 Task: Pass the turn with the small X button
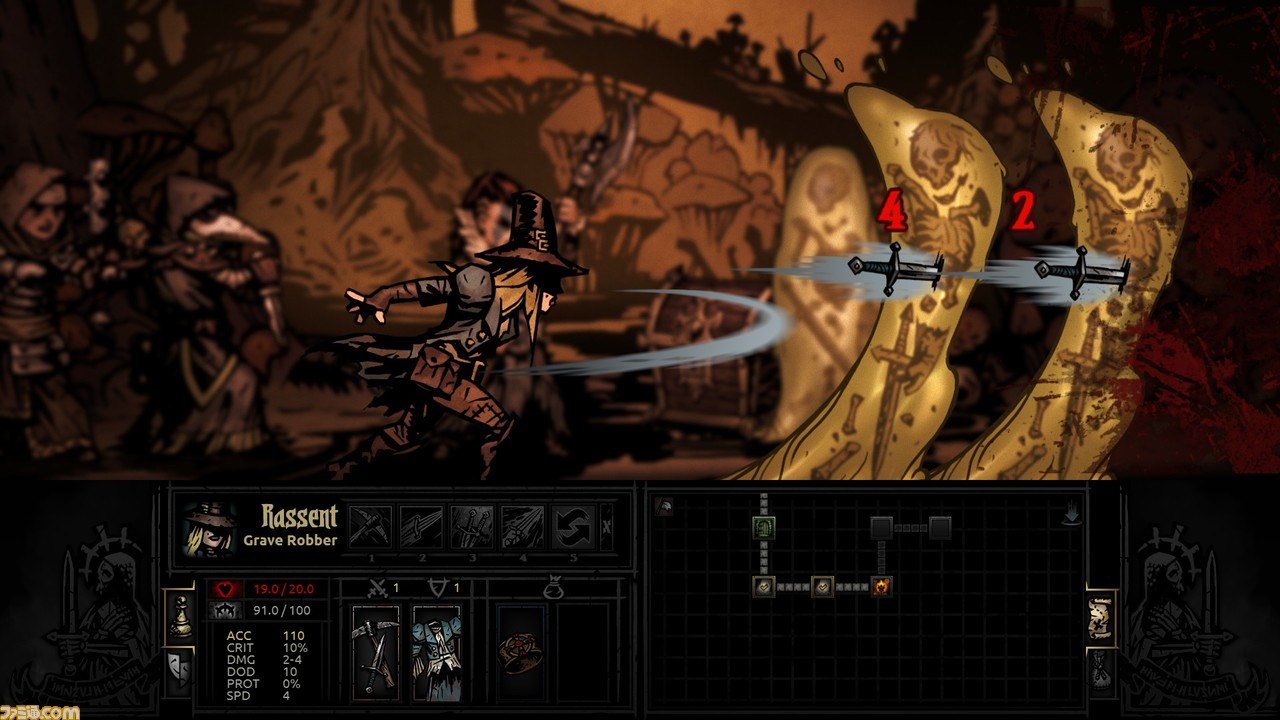(x=607, y=526)
